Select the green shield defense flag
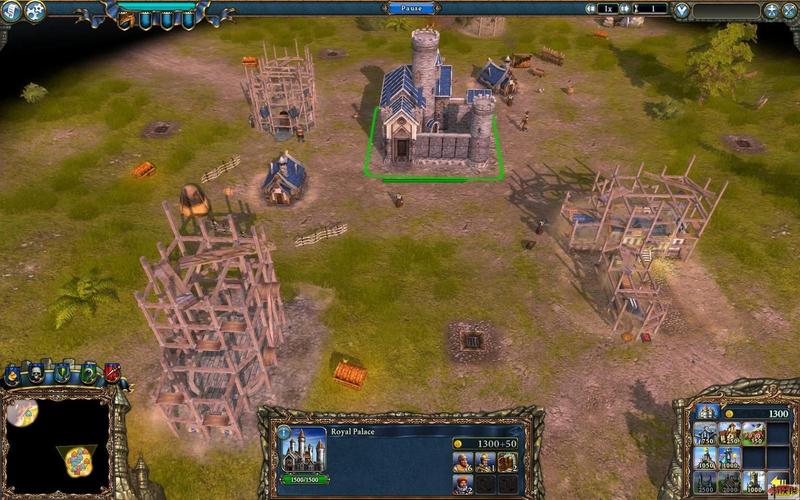 click(x=63, y=372)
